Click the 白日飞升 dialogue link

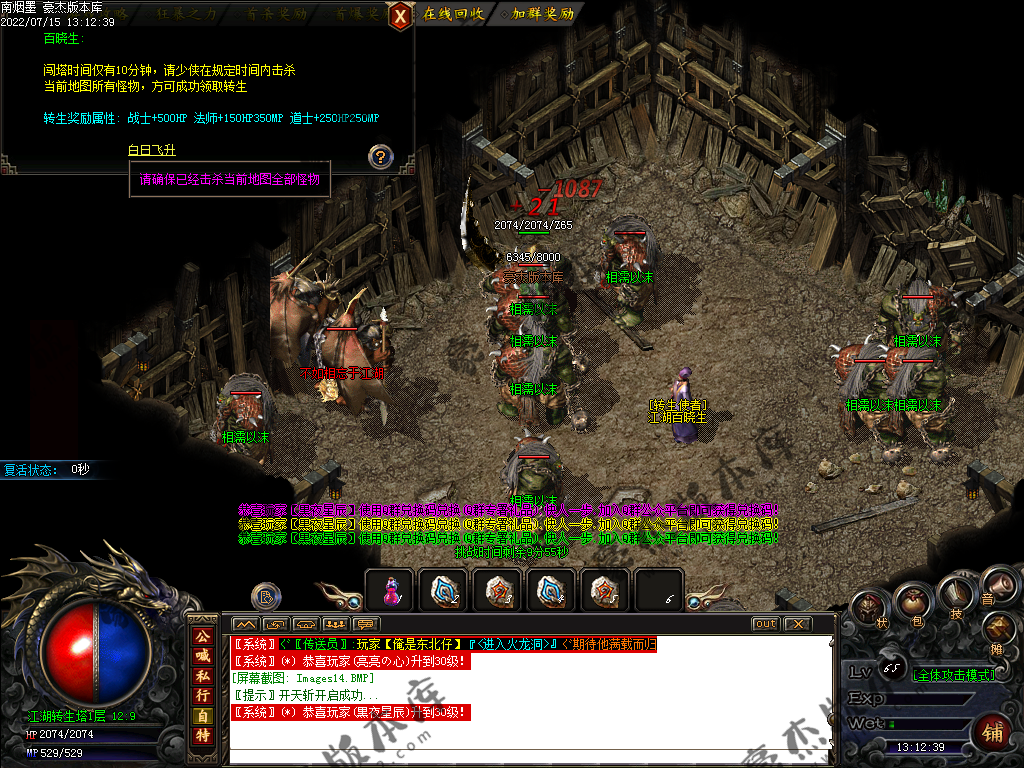click(152, 150)
